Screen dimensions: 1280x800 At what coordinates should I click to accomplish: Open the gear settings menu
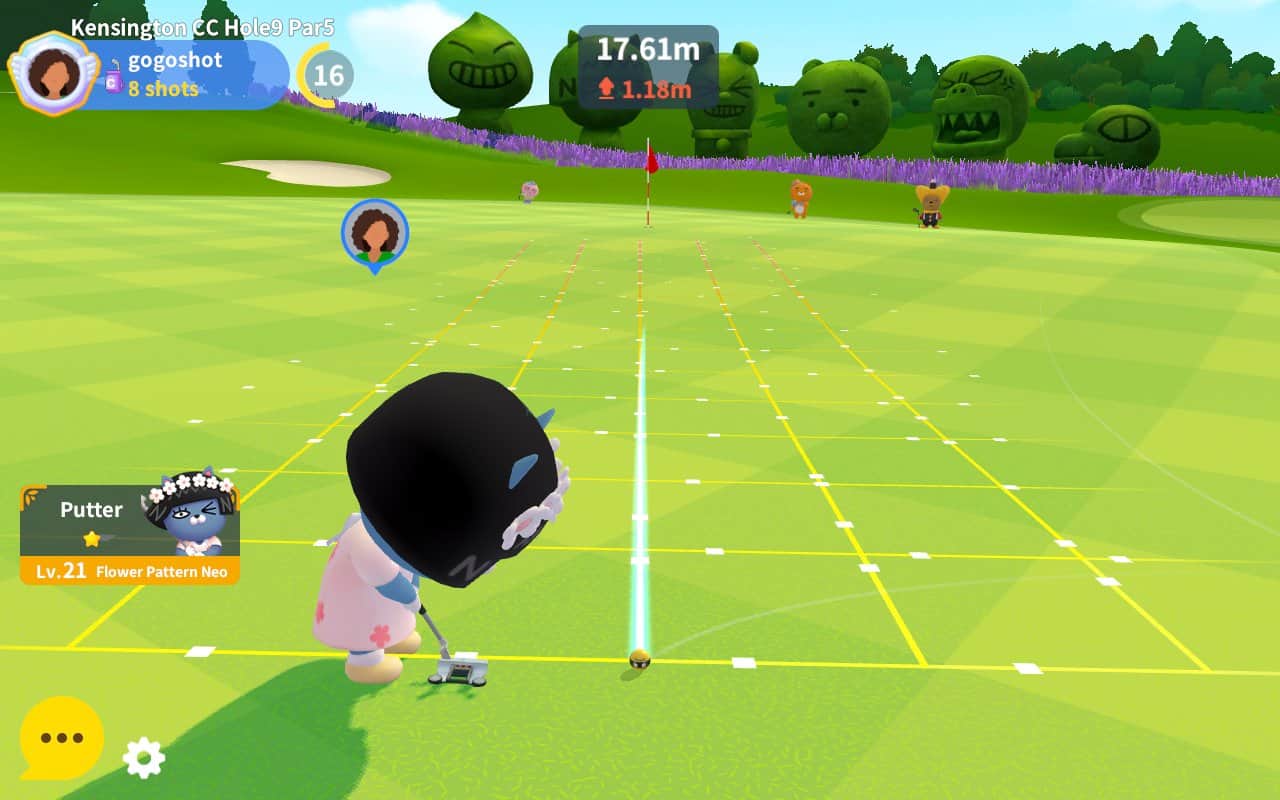pyautogui.click(x=143, y=757)
